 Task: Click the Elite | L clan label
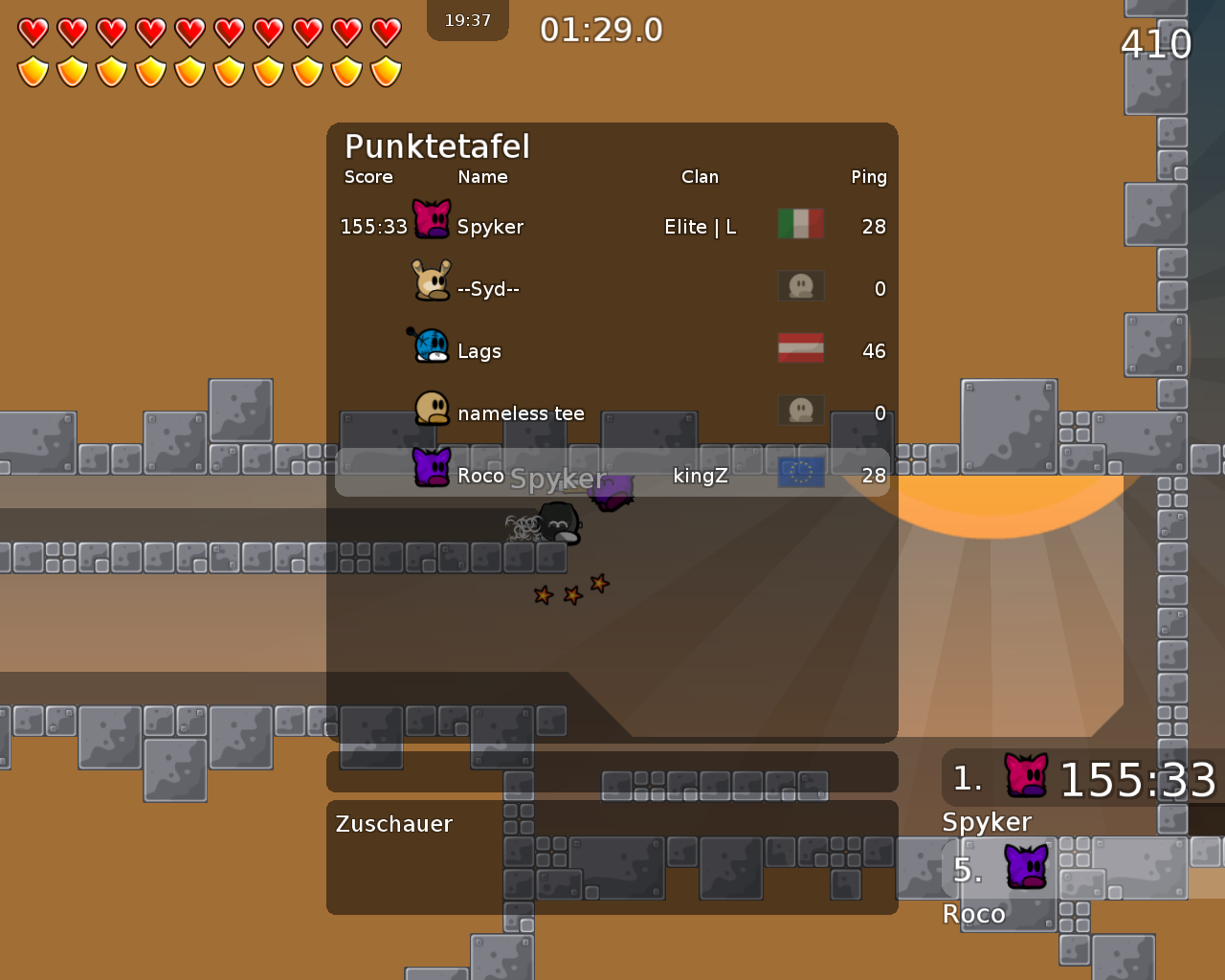click(700, 226)
